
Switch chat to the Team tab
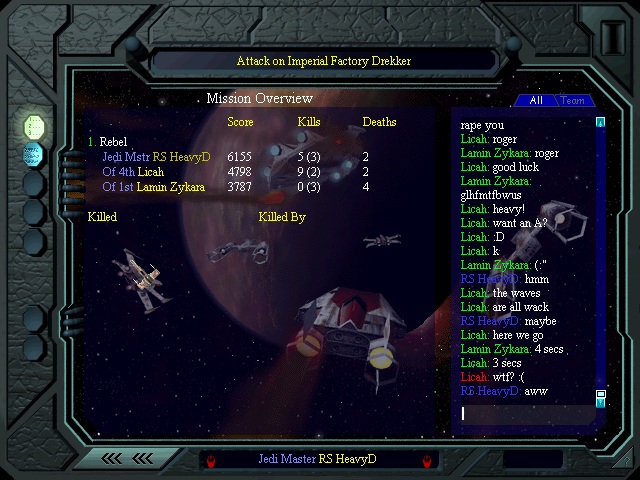click(x=573, y=100)
